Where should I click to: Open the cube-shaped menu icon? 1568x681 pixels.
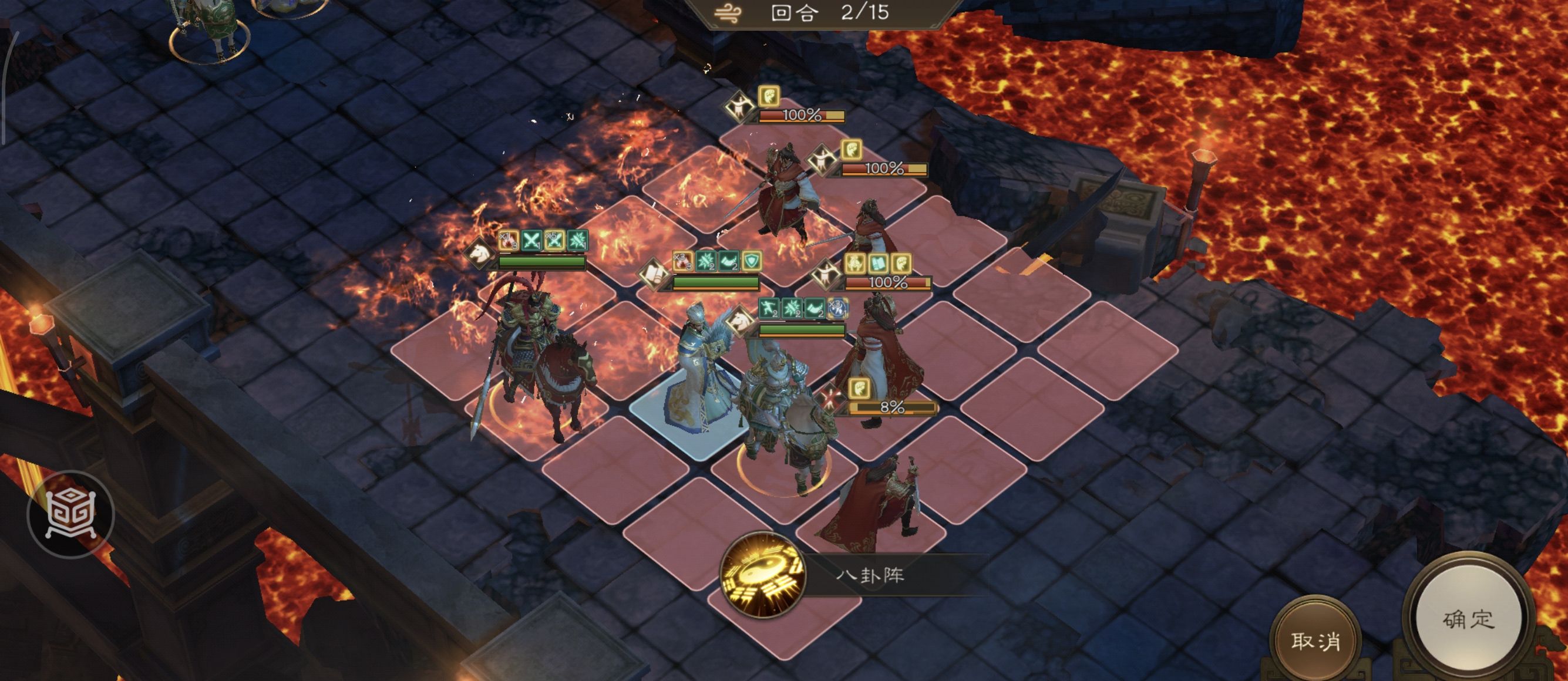tap(70, 514)
